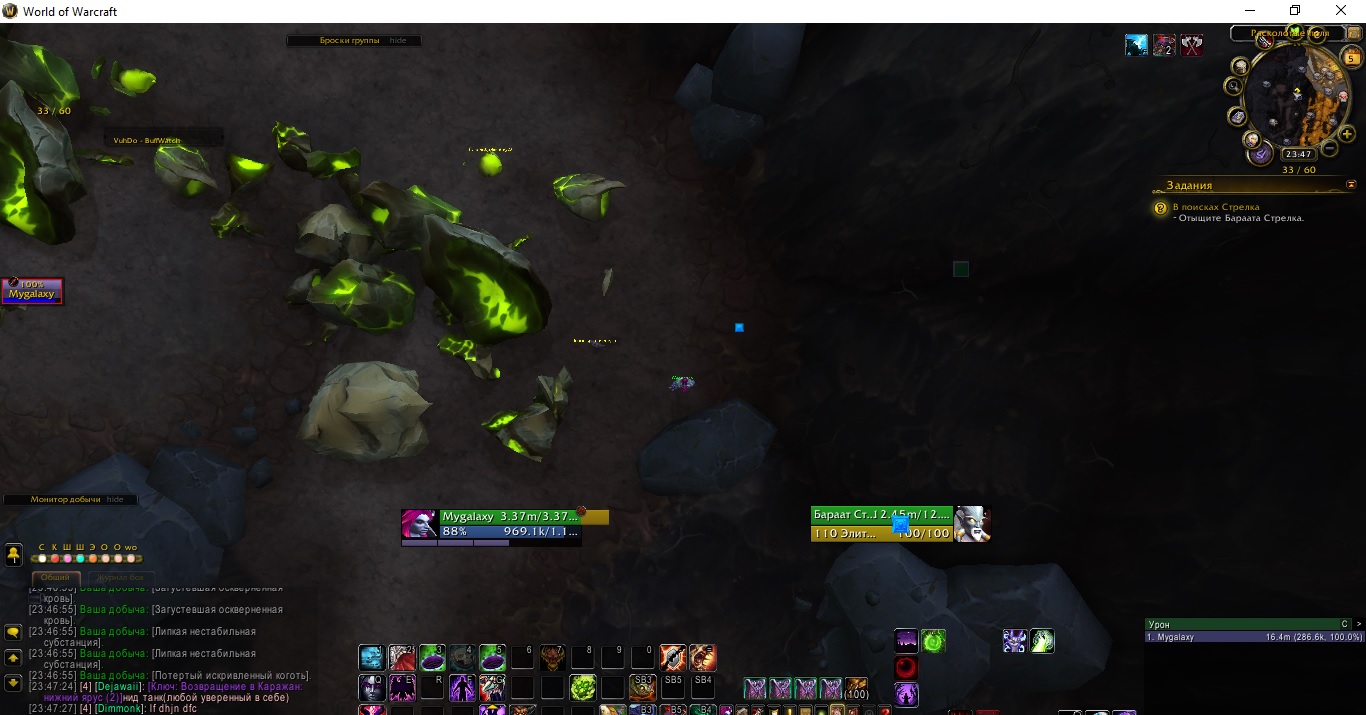Image resolution: width=1366 pixels, height=715 pixels.
Task: Switch to the Общий chat tab
Action: coord(55,577)
